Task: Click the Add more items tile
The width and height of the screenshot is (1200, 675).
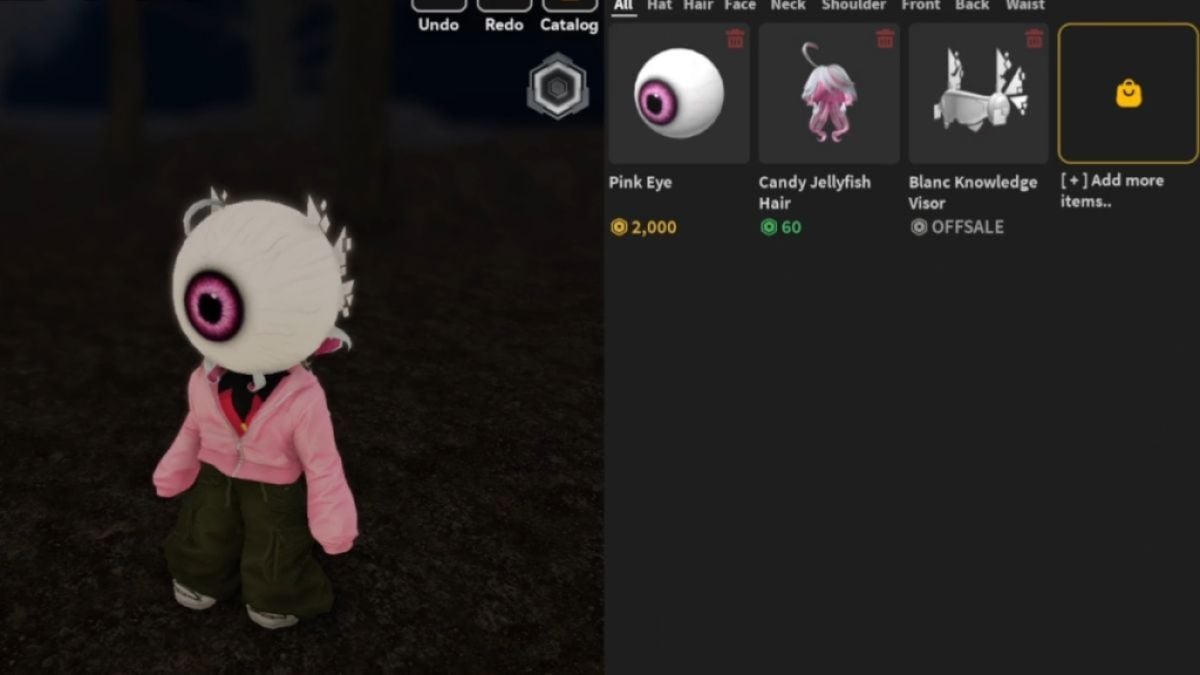Action: click(x=1128, y=94)
